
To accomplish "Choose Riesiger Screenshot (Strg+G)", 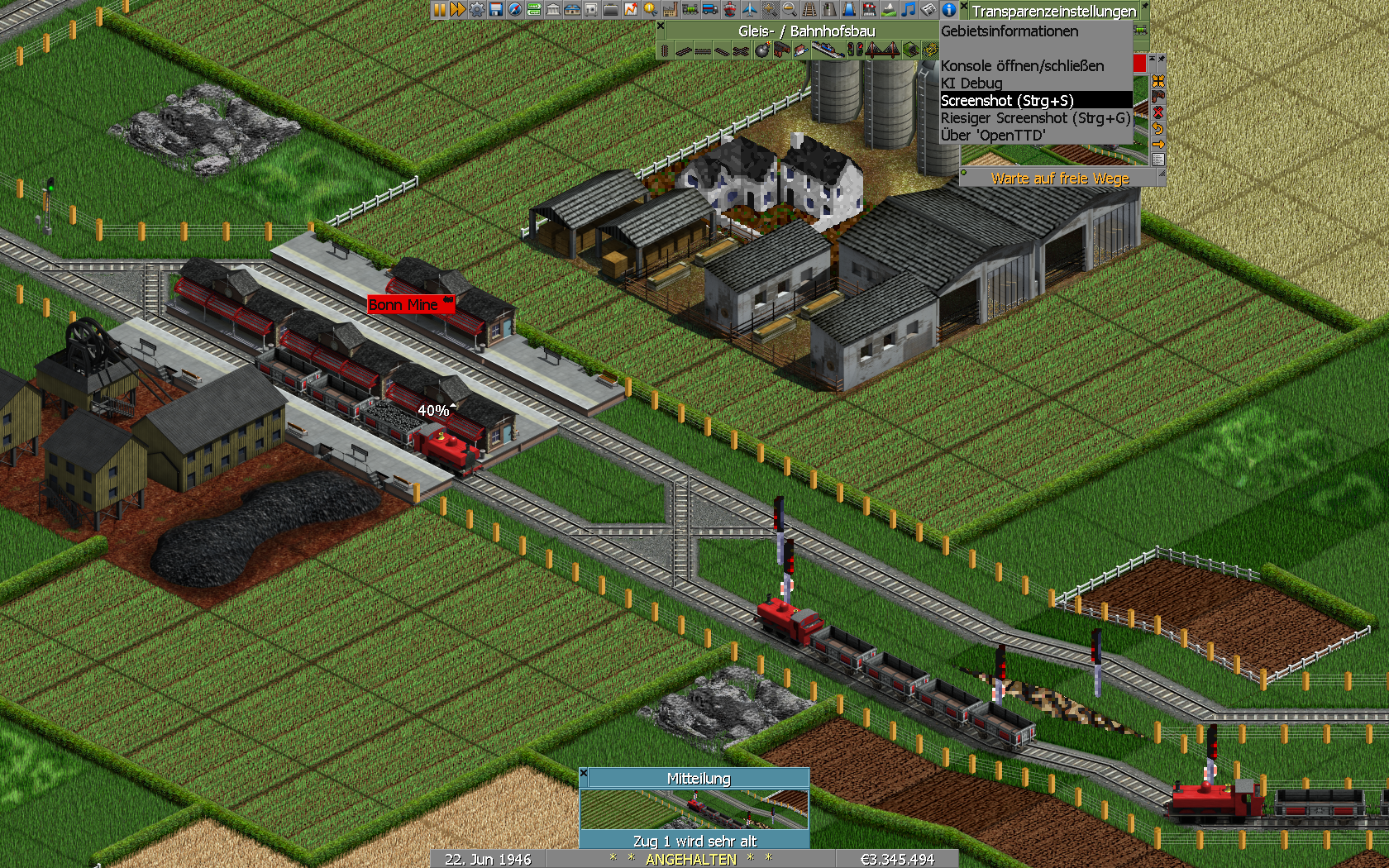I will tap(1035, 118).
